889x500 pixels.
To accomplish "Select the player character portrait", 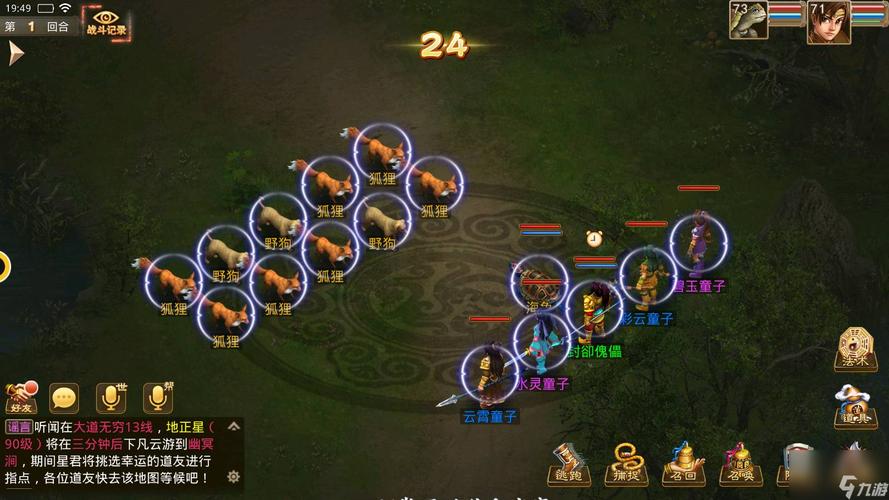I will click(829, 21).
